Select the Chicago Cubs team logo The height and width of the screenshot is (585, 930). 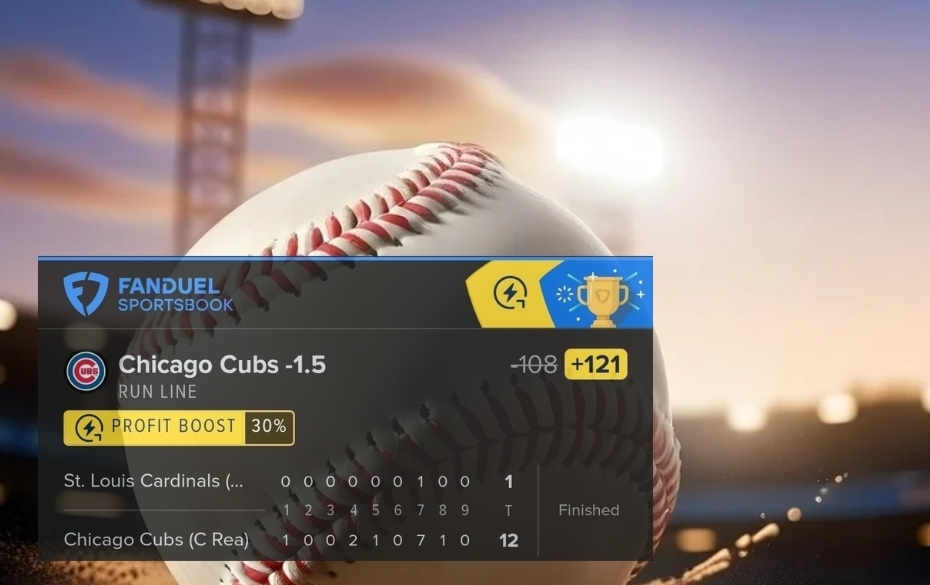[86, 371]
